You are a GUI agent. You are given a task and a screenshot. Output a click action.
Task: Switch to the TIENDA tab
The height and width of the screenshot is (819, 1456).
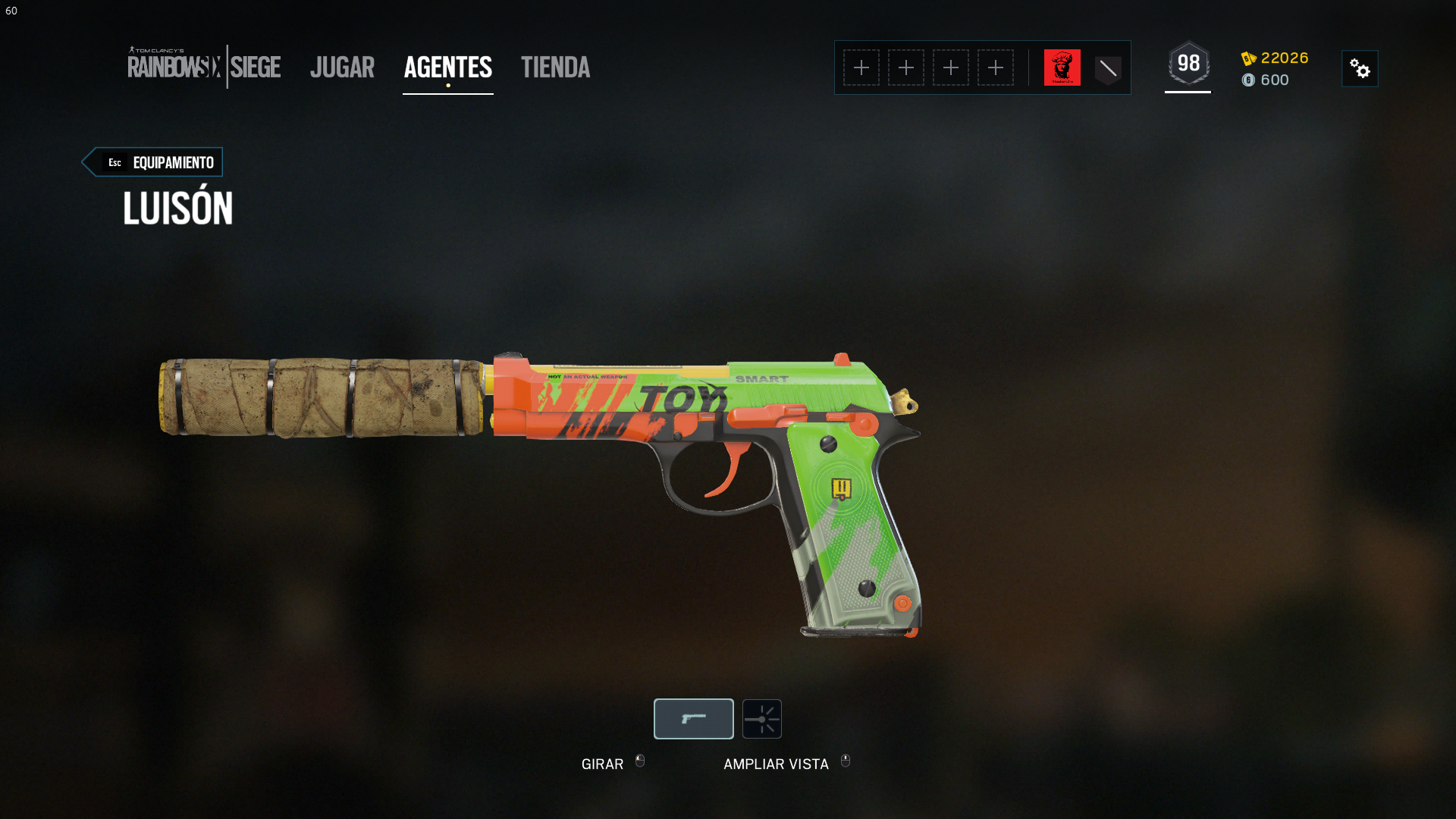point(555,68)
